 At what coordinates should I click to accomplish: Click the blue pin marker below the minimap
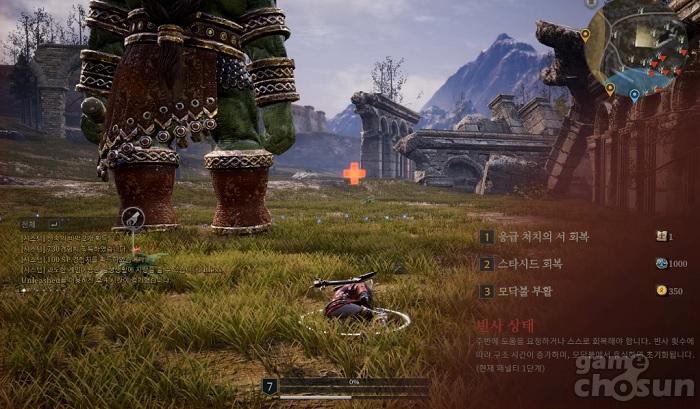pos(634,95)
